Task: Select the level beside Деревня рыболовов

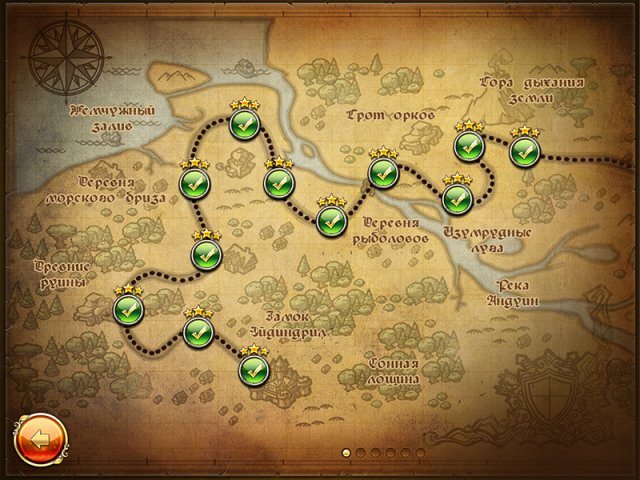Action: (331, 220)
